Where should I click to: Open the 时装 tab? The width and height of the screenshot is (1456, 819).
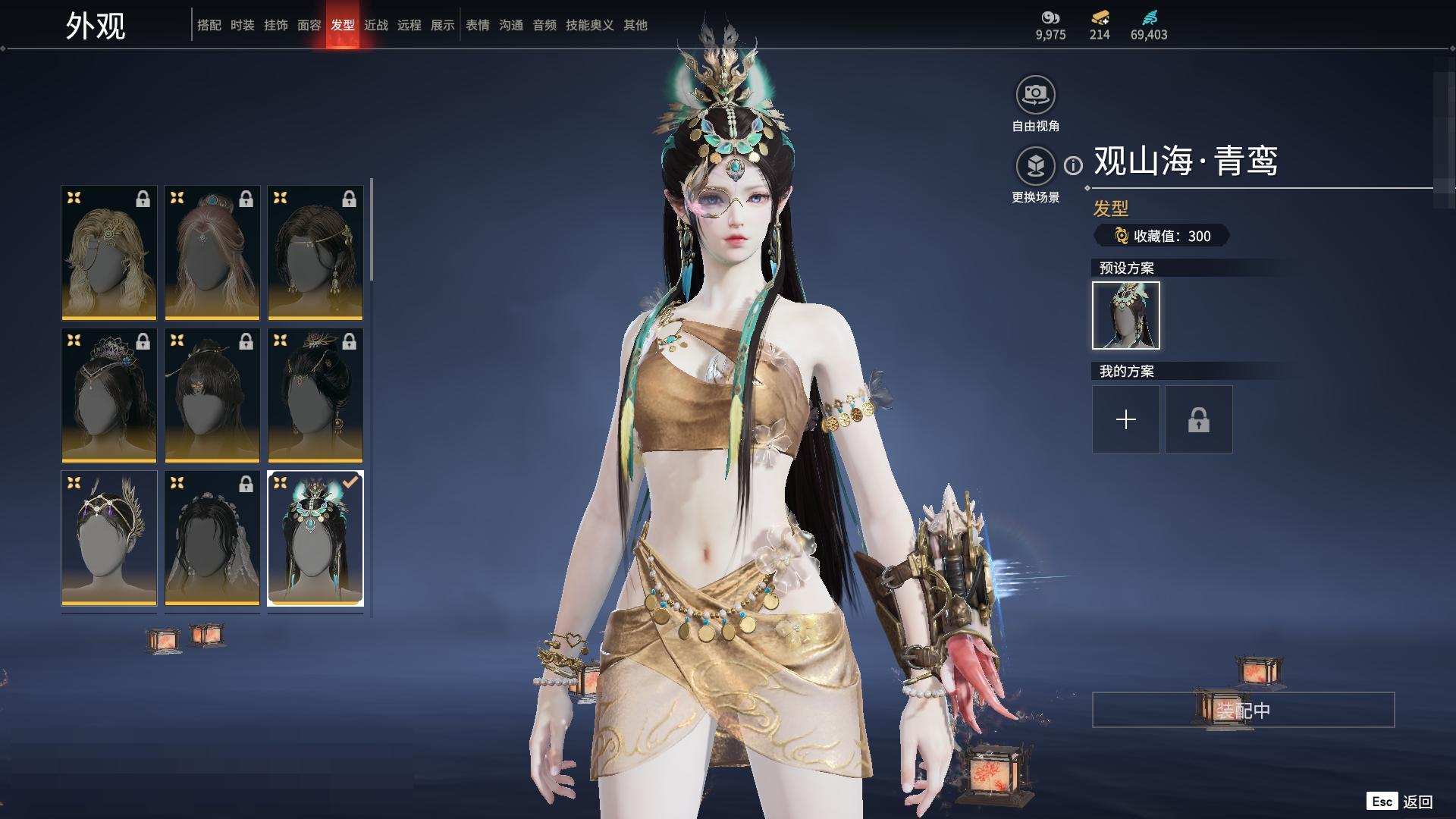pos(243,25)
